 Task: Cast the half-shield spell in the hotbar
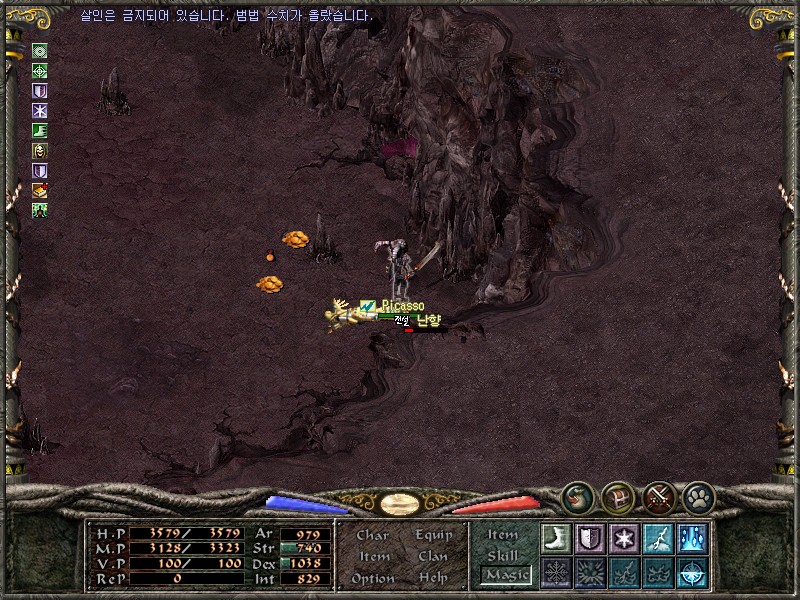pos(590,537)
